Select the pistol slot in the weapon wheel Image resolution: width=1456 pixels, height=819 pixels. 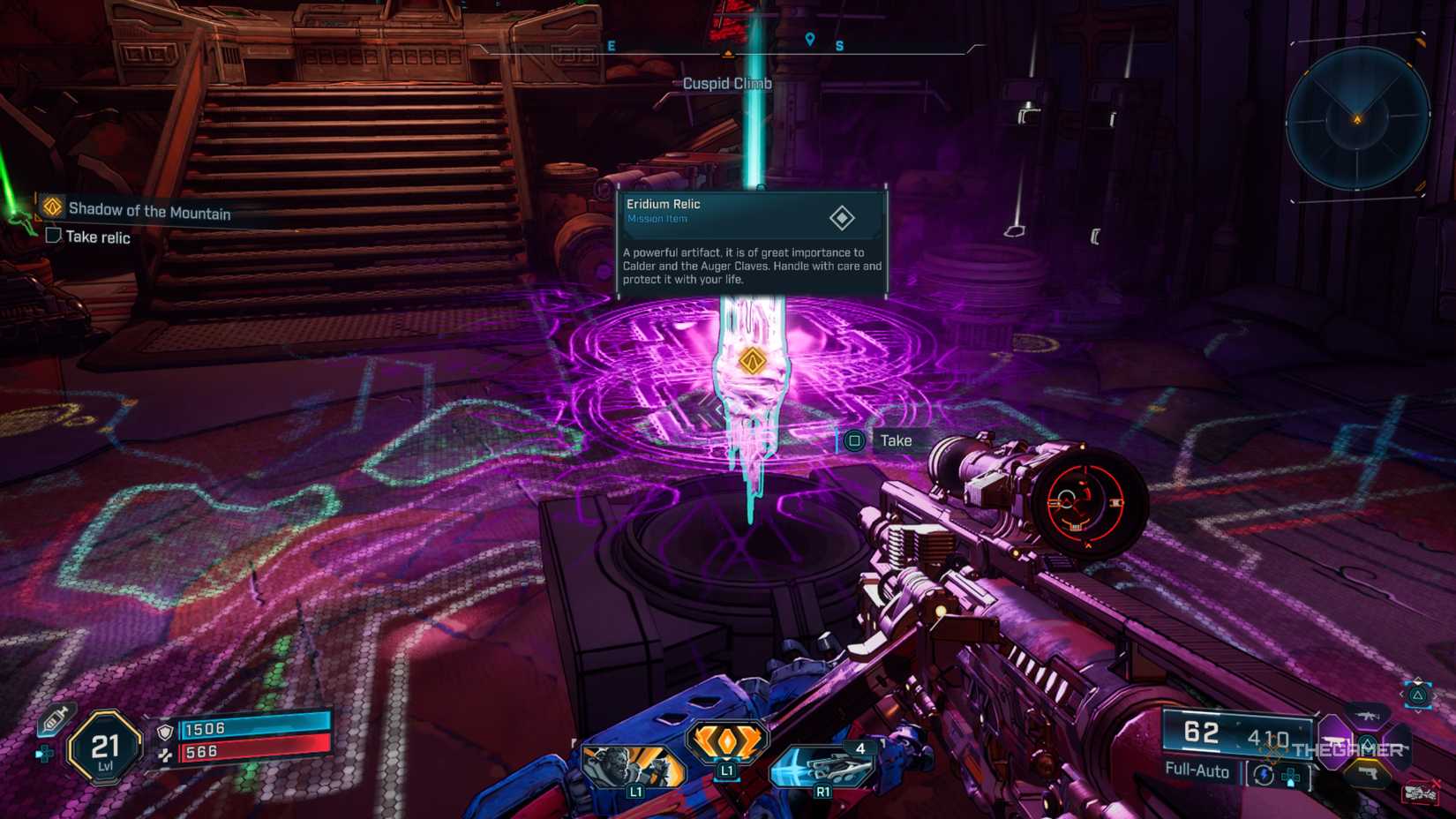1370,773
